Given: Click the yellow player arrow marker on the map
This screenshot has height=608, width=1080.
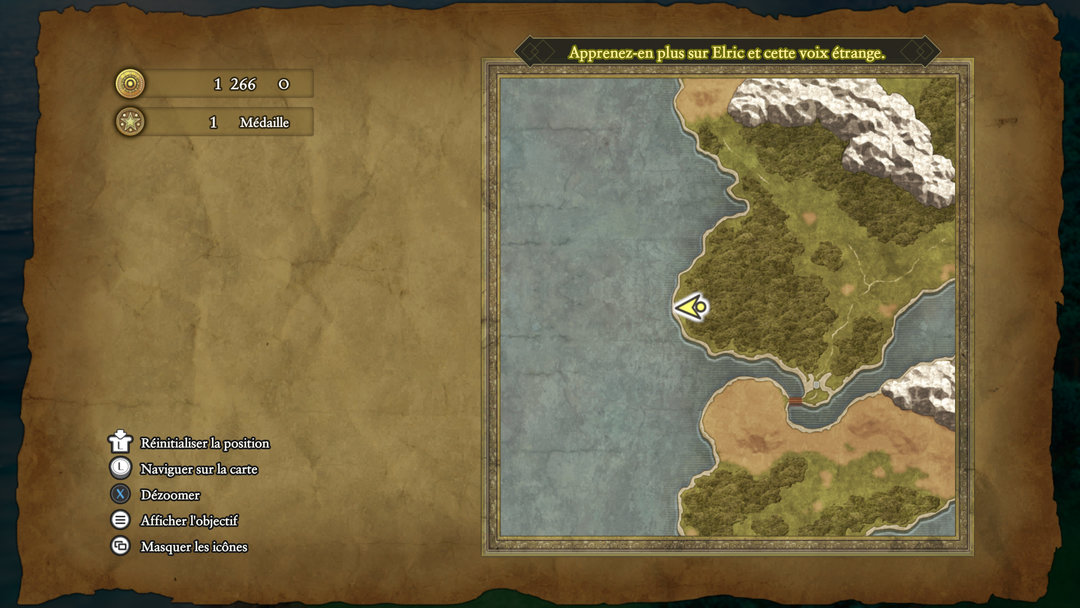Looking at the screenshot, I should click(x=691, y=306).
